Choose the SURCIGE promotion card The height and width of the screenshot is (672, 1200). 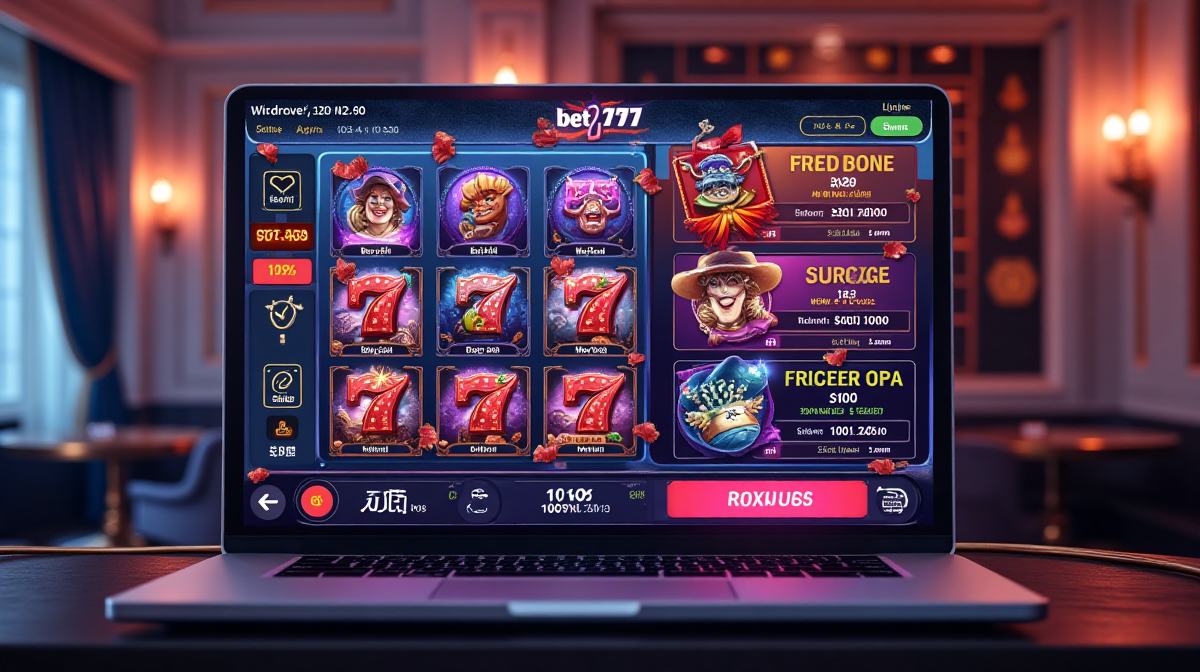pos(794,300)
